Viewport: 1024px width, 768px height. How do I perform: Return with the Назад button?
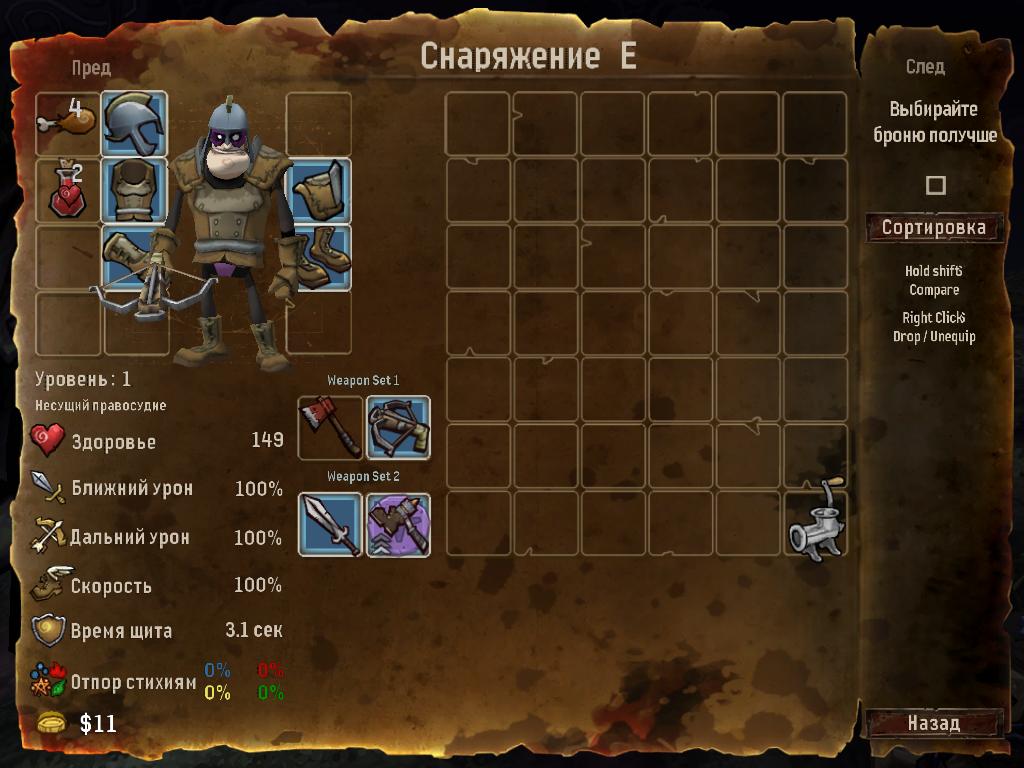(x=933, y=723)
